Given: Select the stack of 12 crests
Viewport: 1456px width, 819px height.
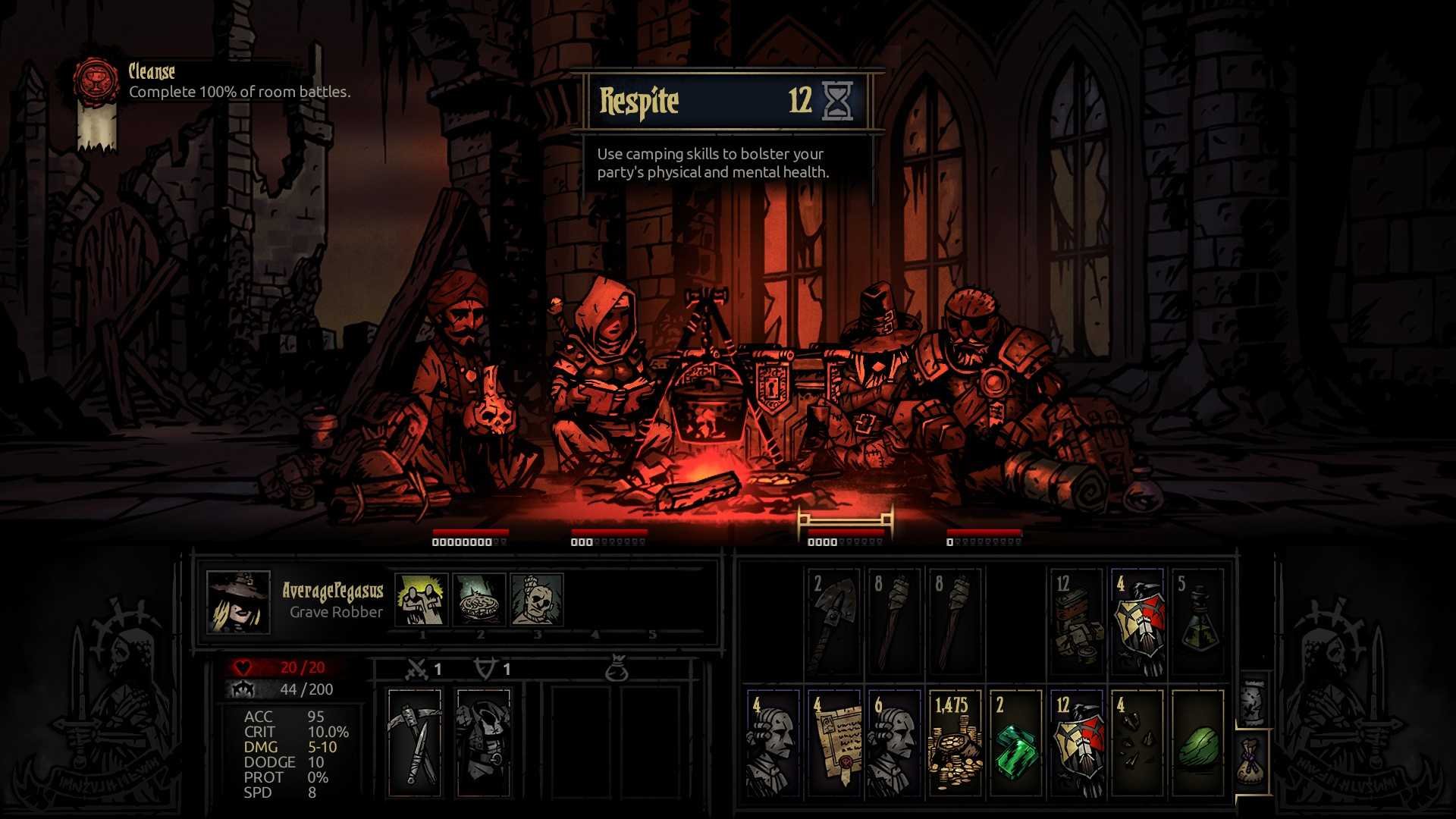Looking at the screenshot, I should pyautogui.click(x=1077, y=743).
